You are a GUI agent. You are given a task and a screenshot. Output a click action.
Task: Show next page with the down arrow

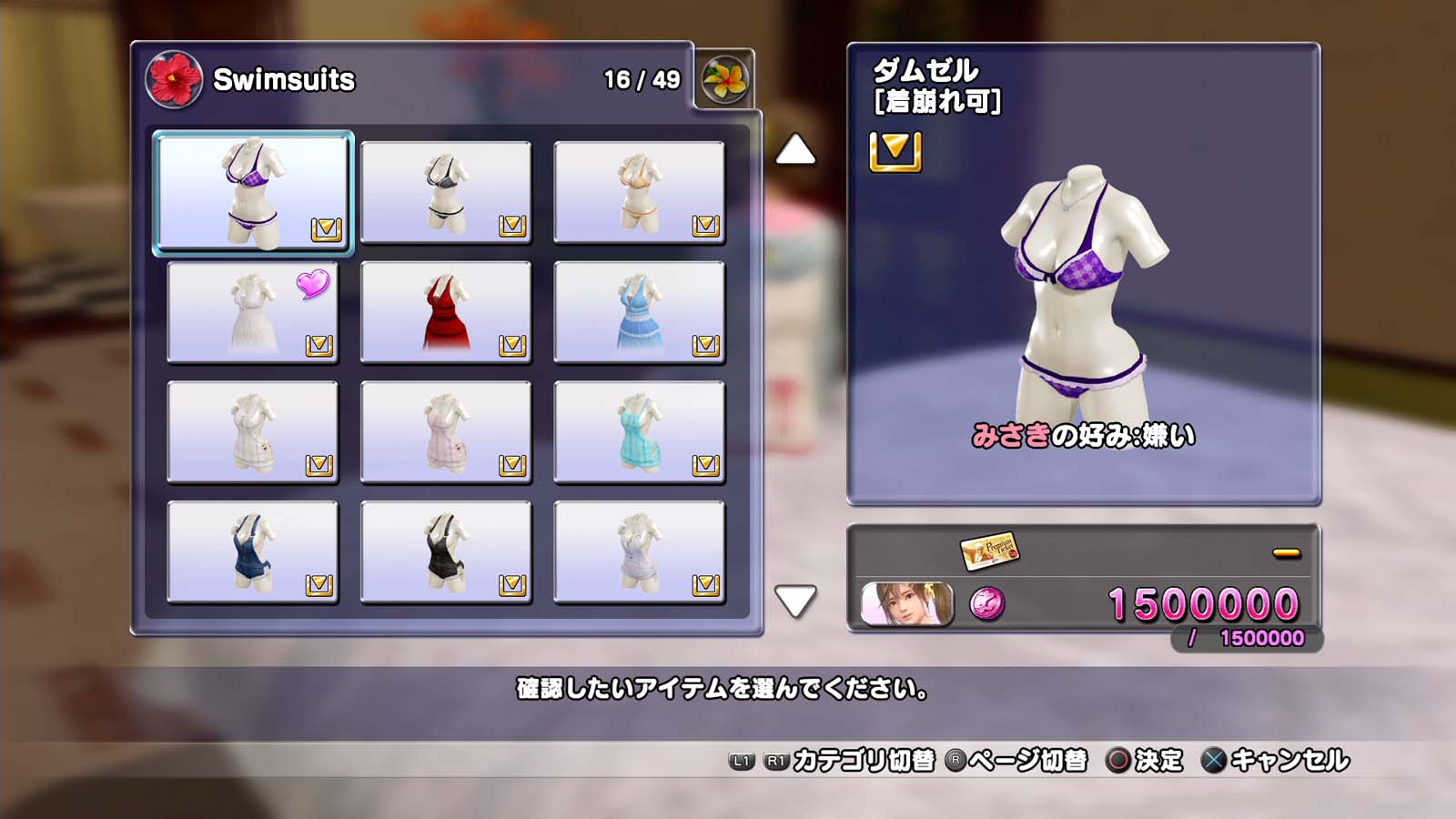point(795,601)
